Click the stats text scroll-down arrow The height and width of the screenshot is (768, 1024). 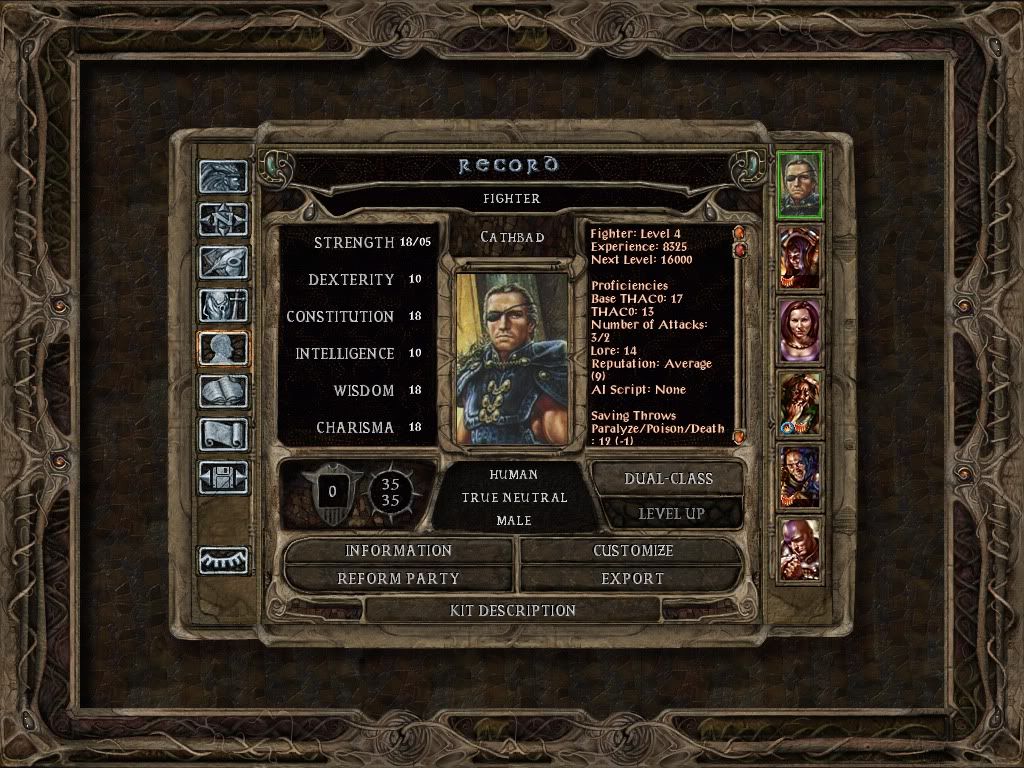click(740, 437)
